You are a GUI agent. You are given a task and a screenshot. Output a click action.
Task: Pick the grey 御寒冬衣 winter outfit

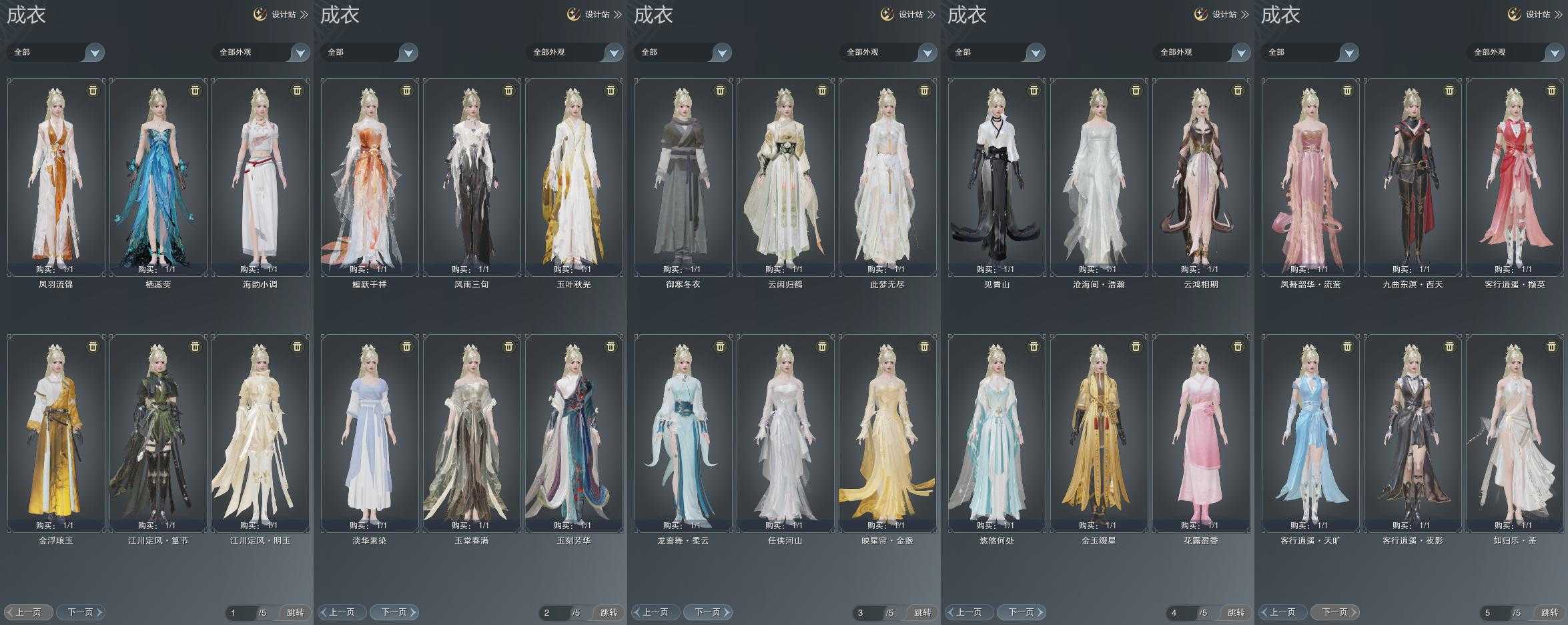(x=683, y=177)
